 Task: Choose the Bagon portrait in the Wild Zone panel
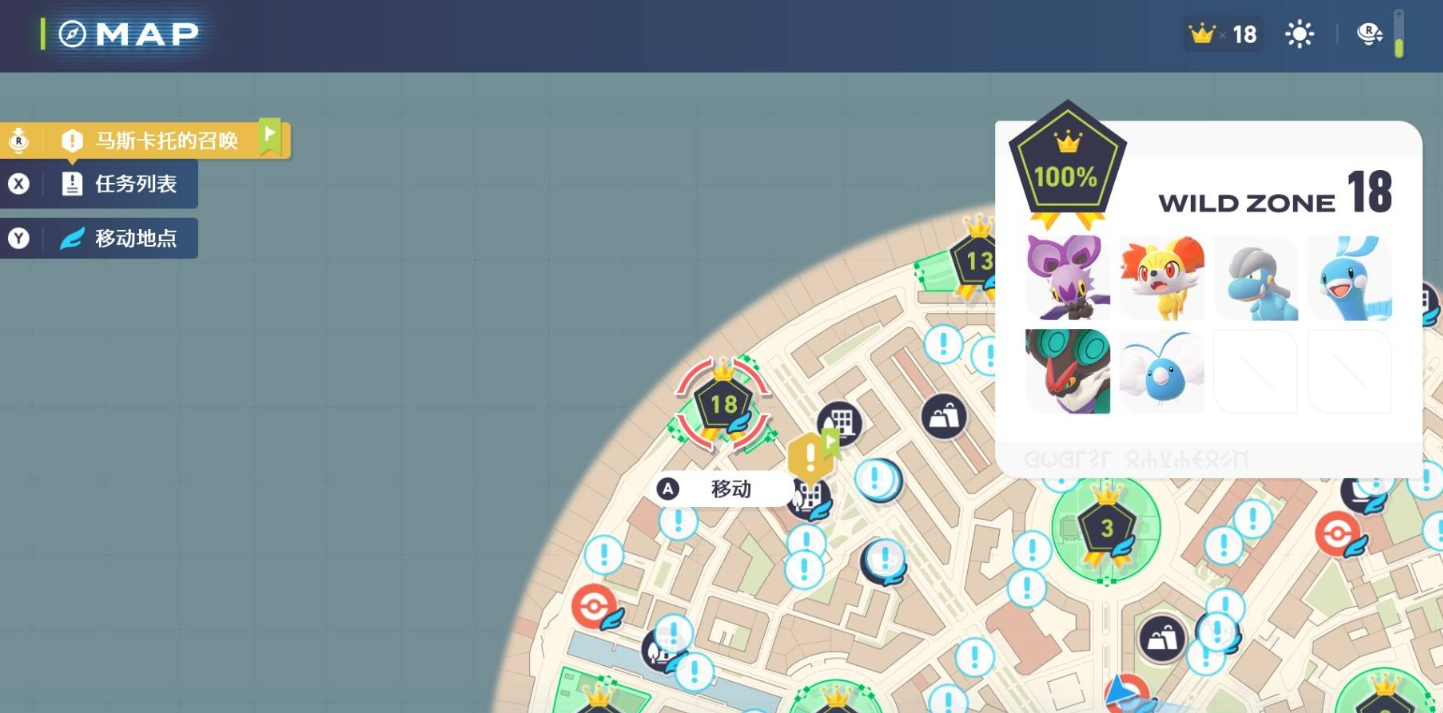[1255, 278]
